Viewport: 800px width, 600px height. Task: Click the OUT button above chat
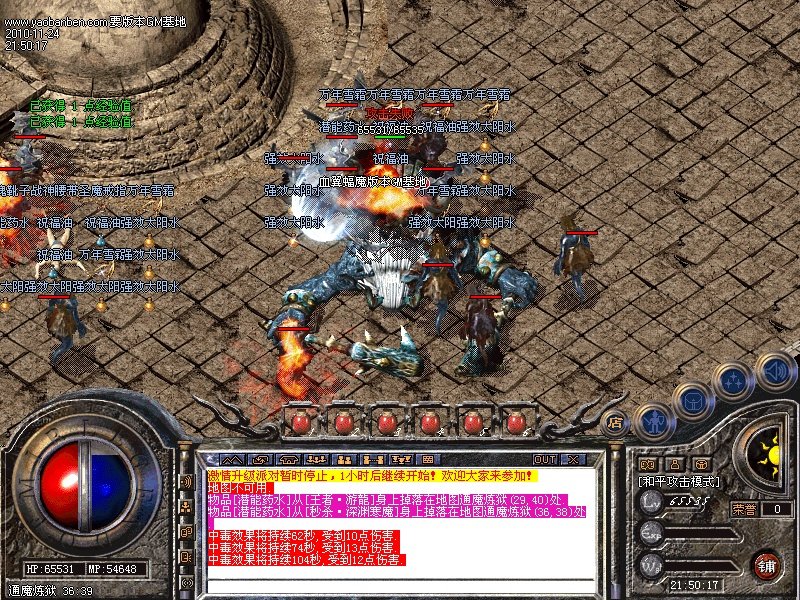pyautogui.click(x=545, y=459)
